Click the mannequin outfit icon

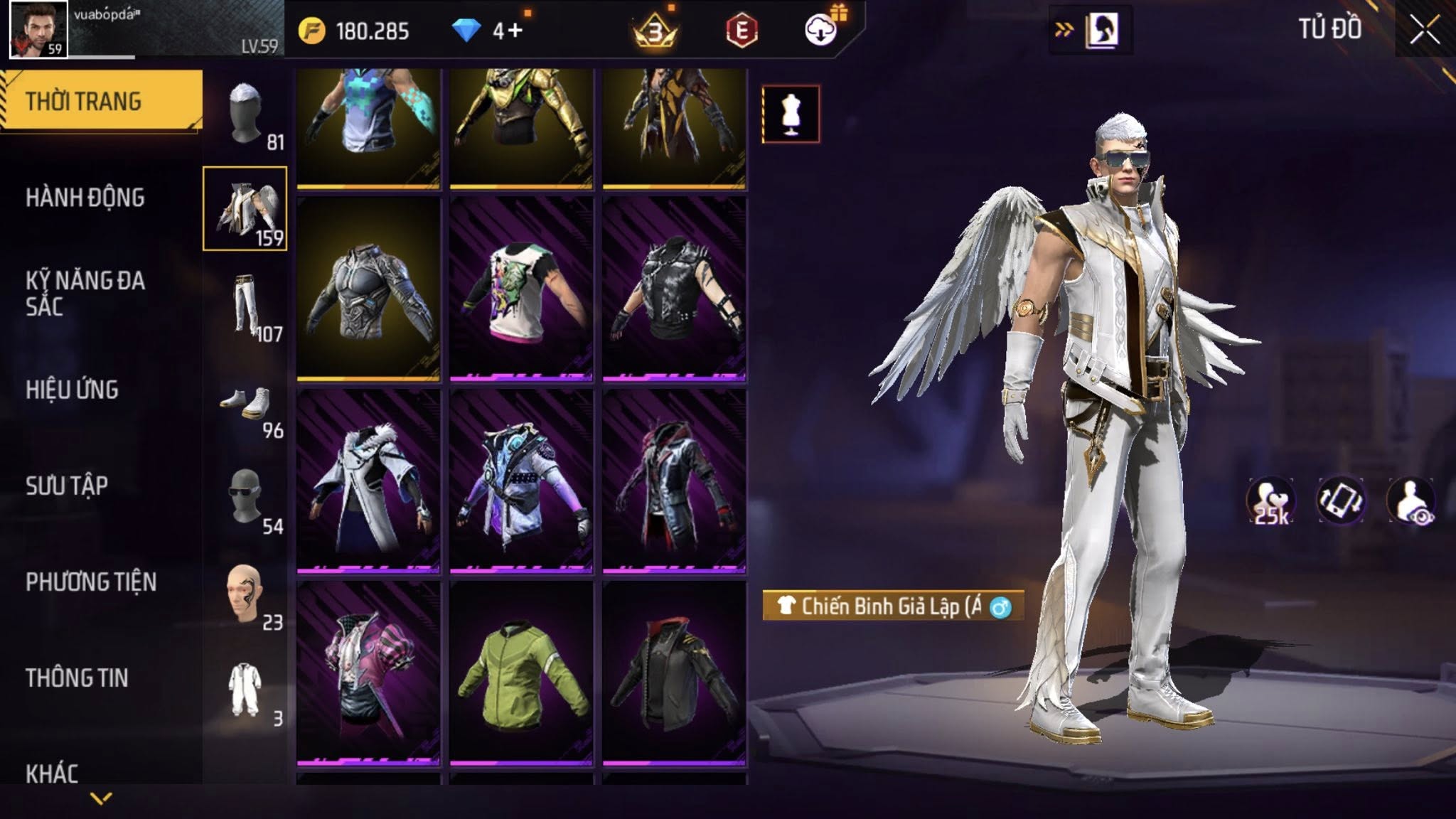[x=791, y=114]
